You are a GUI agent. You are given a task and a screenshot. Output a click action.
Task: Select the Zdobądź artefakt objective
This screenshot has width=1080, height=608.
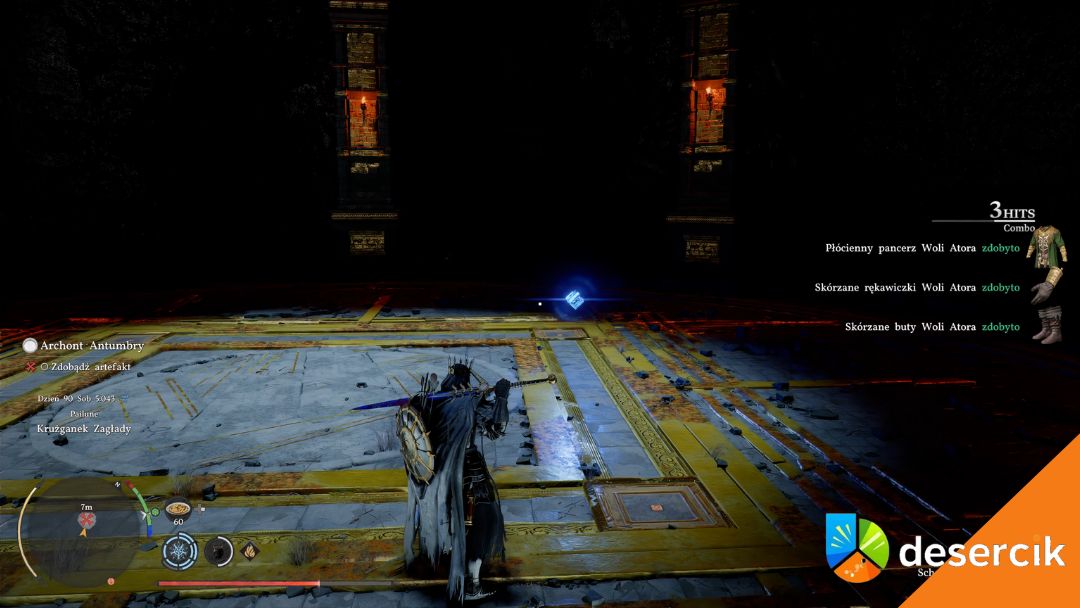(88, 367)
